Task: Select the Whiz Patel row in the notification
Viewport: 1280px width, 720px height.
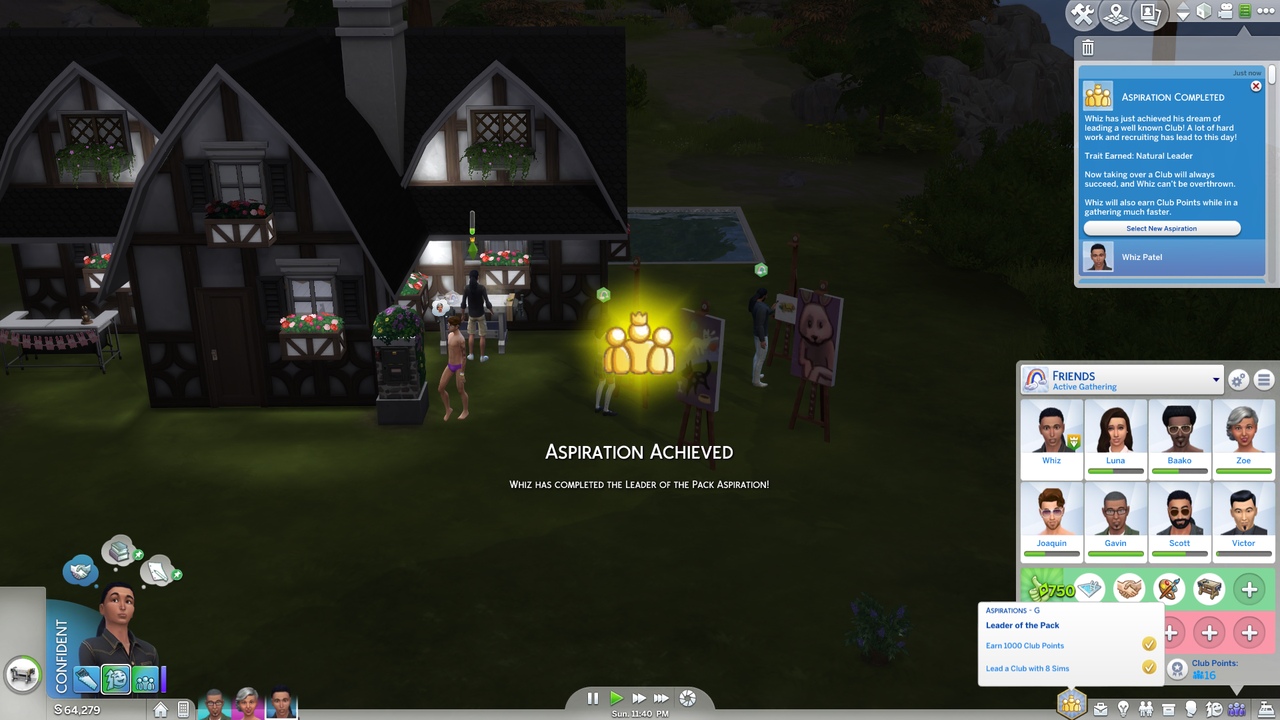Action: [1170, 257]
